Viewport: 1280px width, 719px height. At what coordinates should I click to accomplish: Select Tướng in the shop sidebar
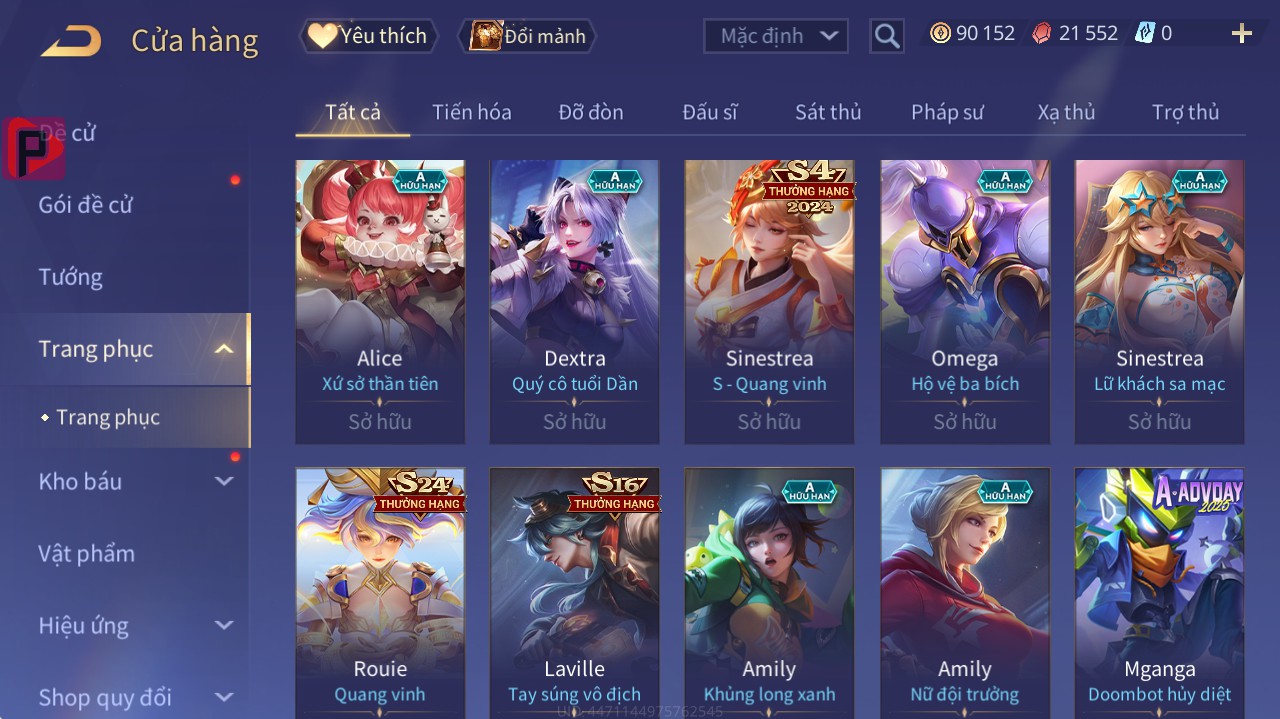click(x=71, y=277)
